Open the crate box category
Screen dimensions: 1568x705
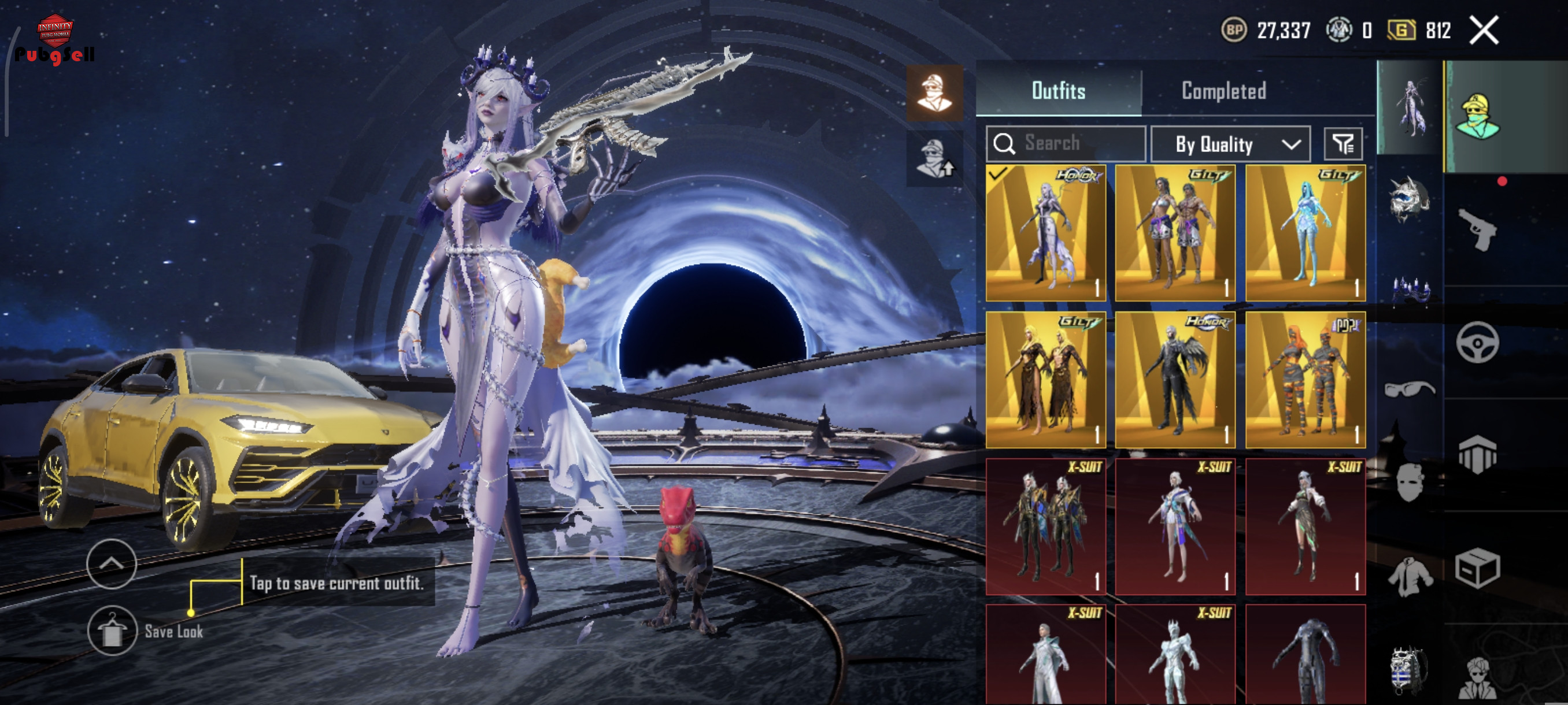[1477, 569]
